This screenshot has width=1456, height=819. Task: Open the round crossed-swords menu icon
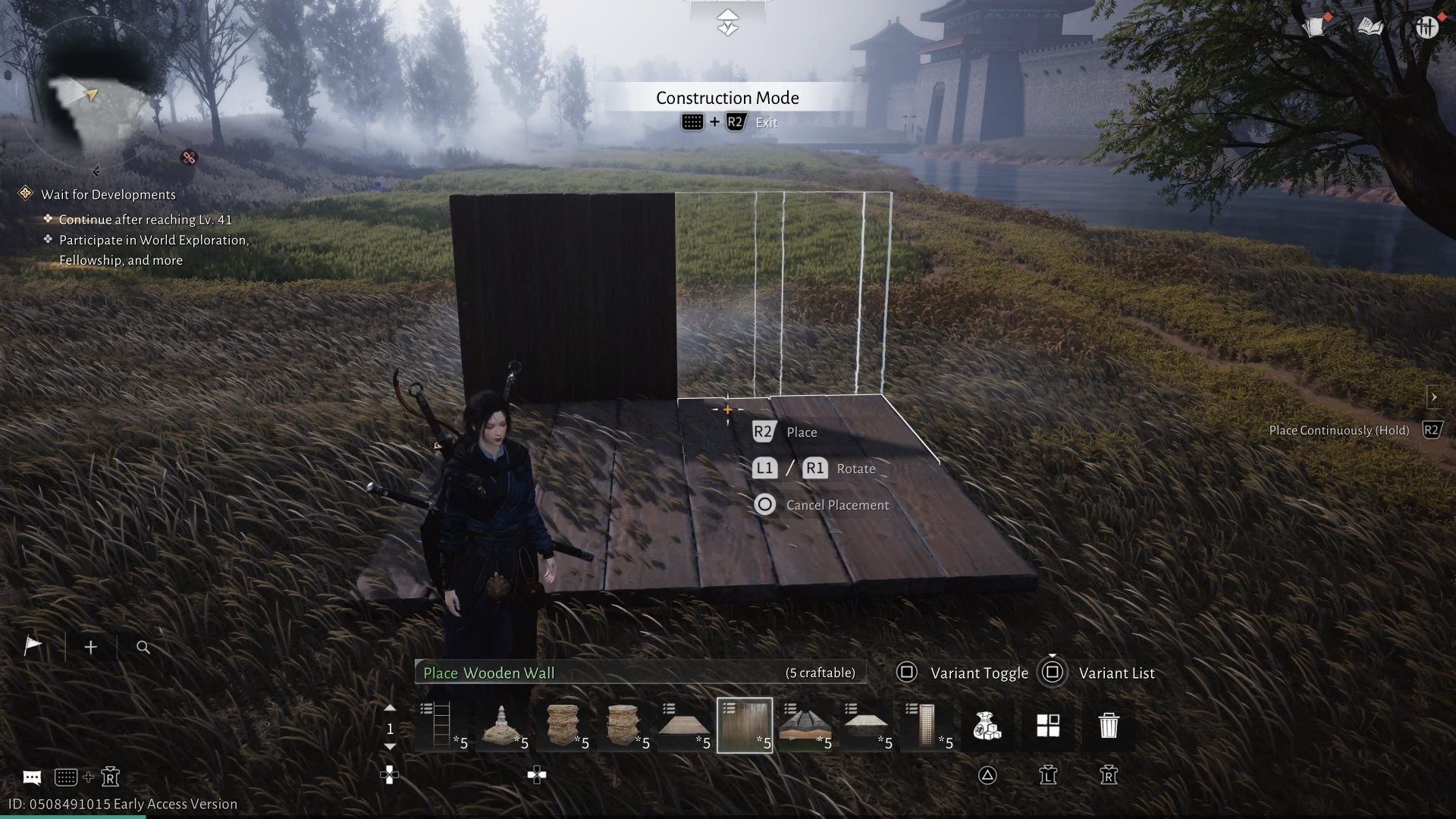point(1426,27)
